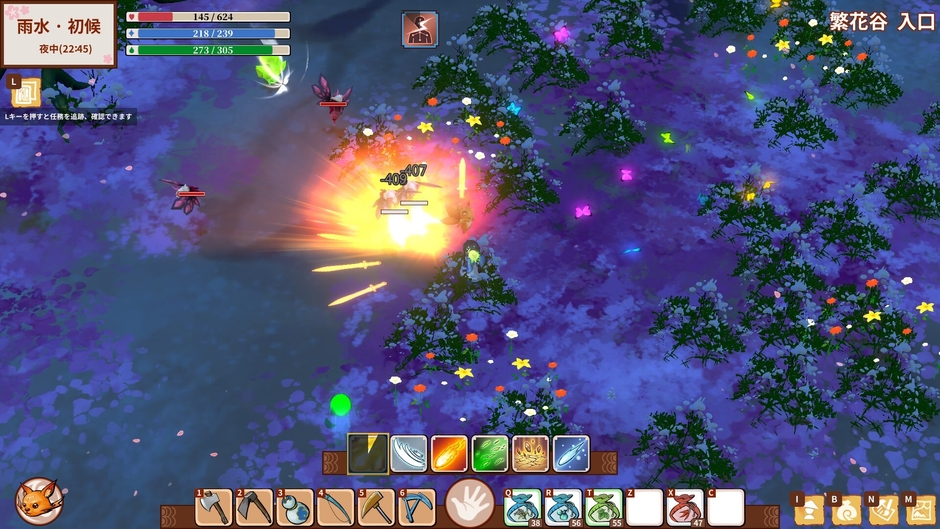Cast the fireball skill
940x529 pixels.
[449, 454]
